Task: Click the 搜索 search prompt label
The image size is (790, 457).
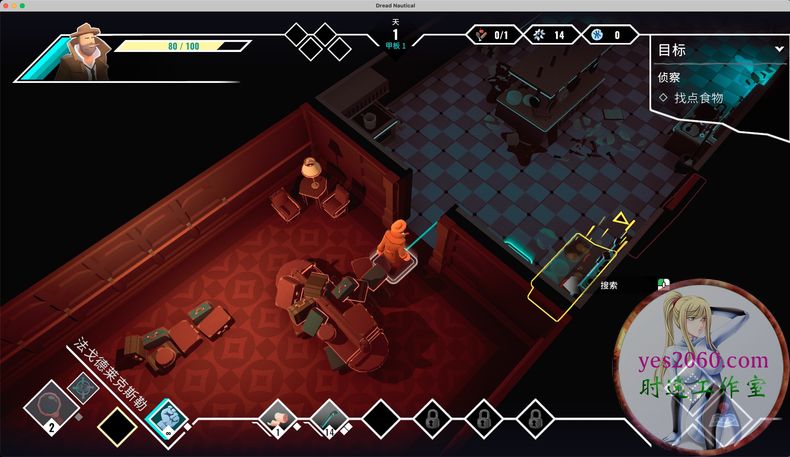Action: pyautogui.click(x=609, y=285)
